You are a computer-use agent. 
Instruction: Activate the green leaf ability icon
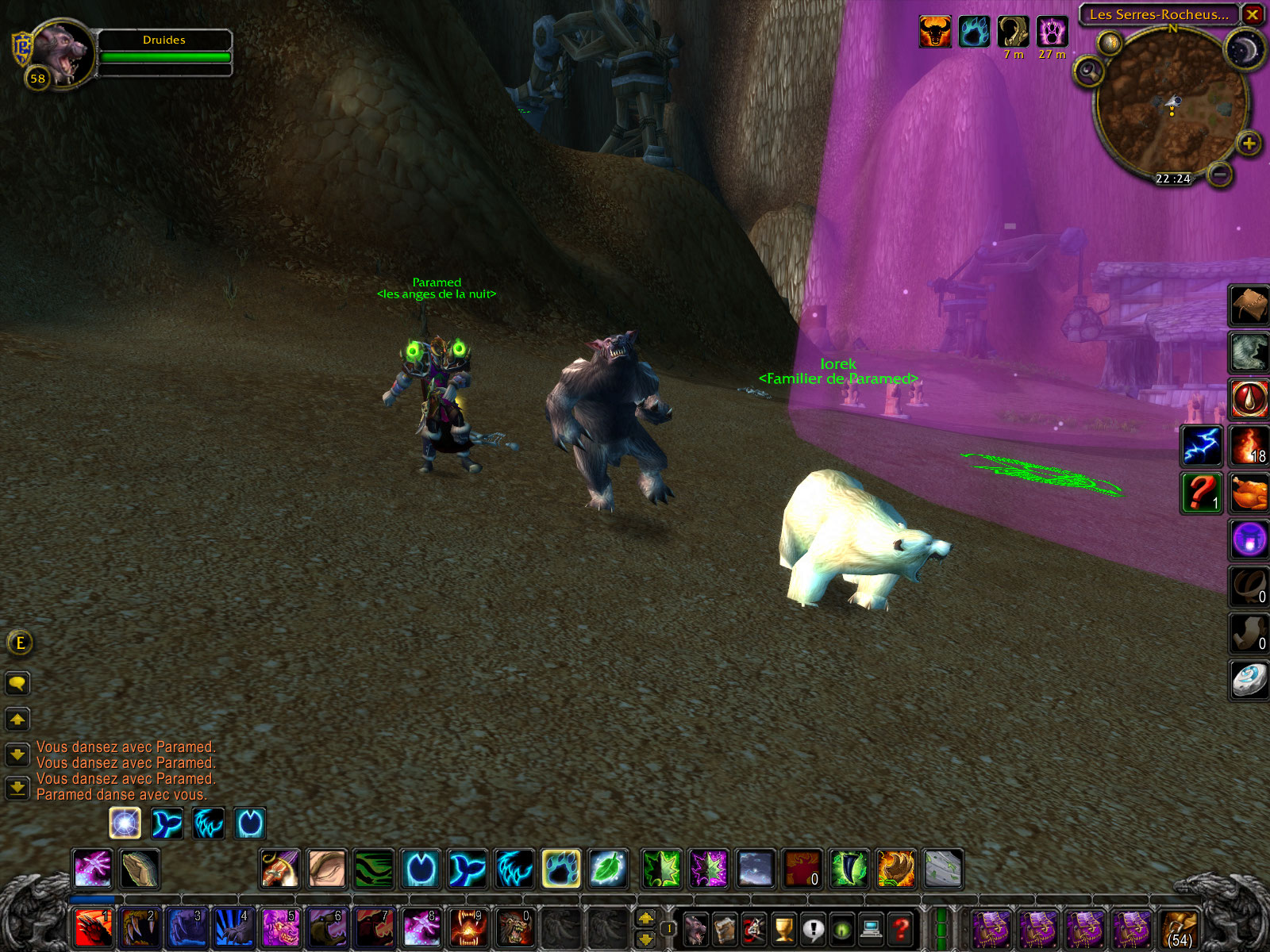tap(608, 869)
